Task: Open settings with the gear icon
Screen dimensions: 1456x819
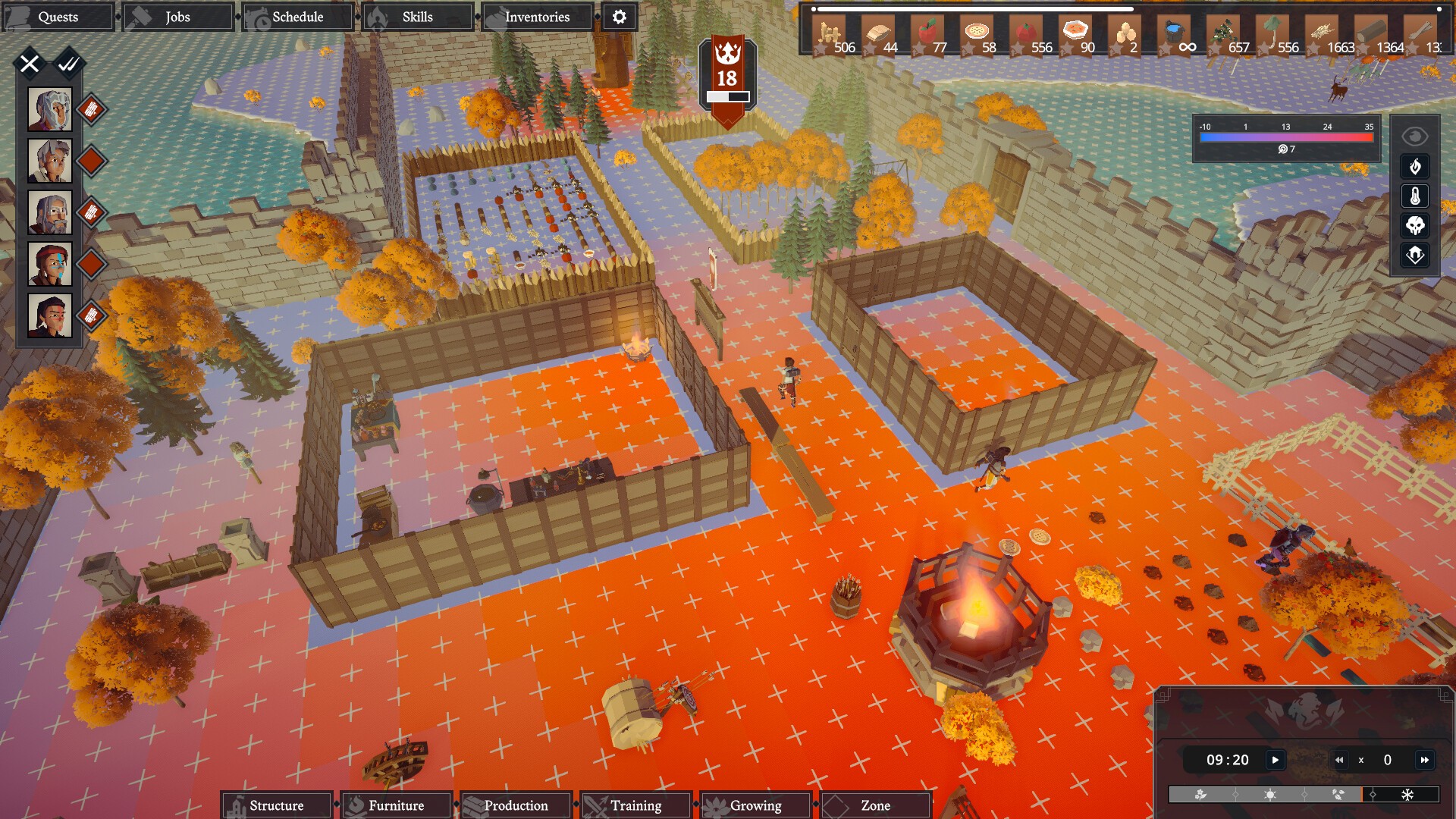Action: coord(620,17)
